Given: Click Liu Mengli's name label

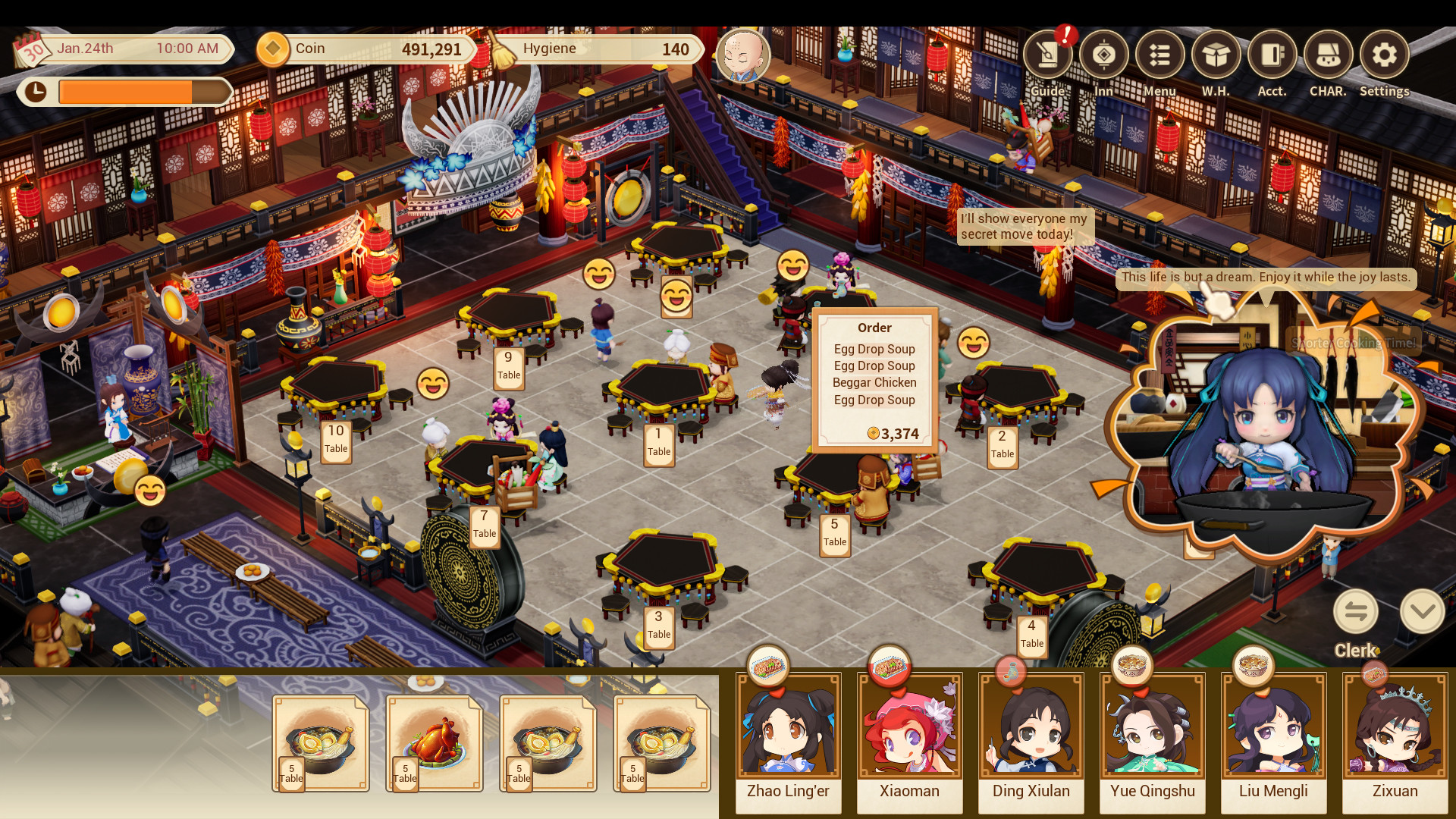Looking at the screenshot, I should coord(1274,791).
